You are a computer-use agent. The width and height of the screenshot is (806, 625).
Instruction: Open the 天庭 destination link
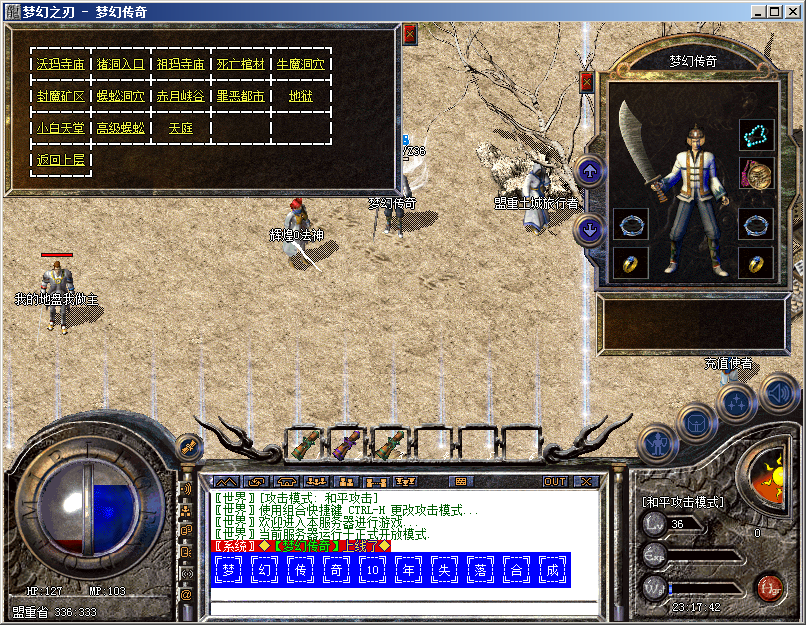(x=180, y=128)
